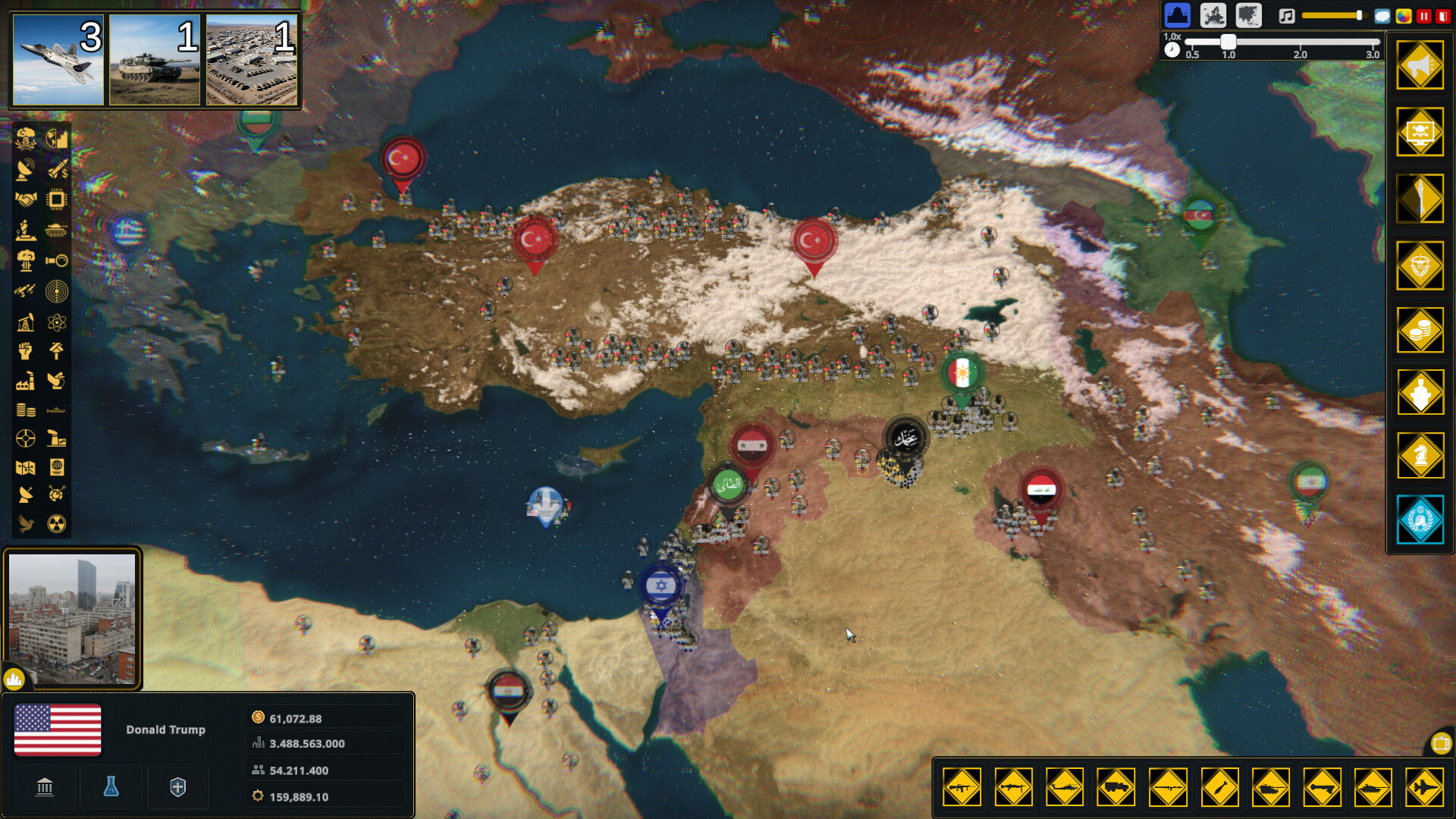The image size is (1456, 819).
Task: Switch to the Asia map view
Action: coord(1248,15)
